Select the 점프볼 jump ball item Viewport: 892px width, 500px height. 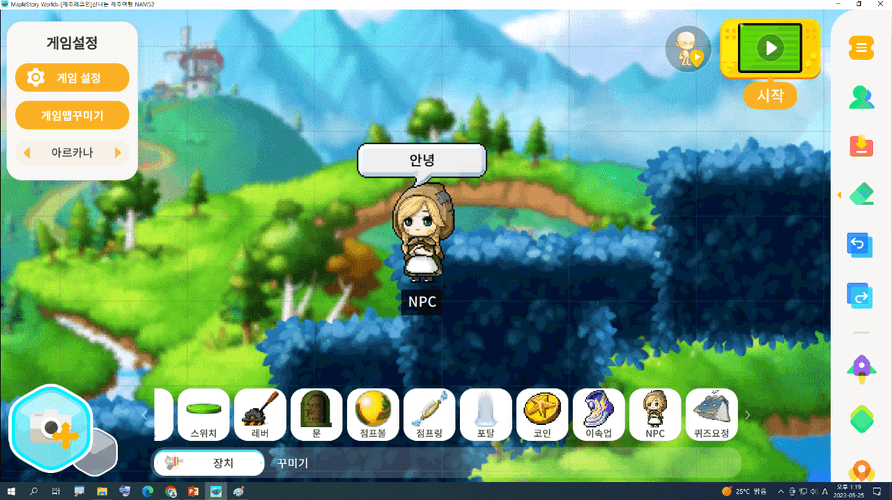(x=374, y=414)
